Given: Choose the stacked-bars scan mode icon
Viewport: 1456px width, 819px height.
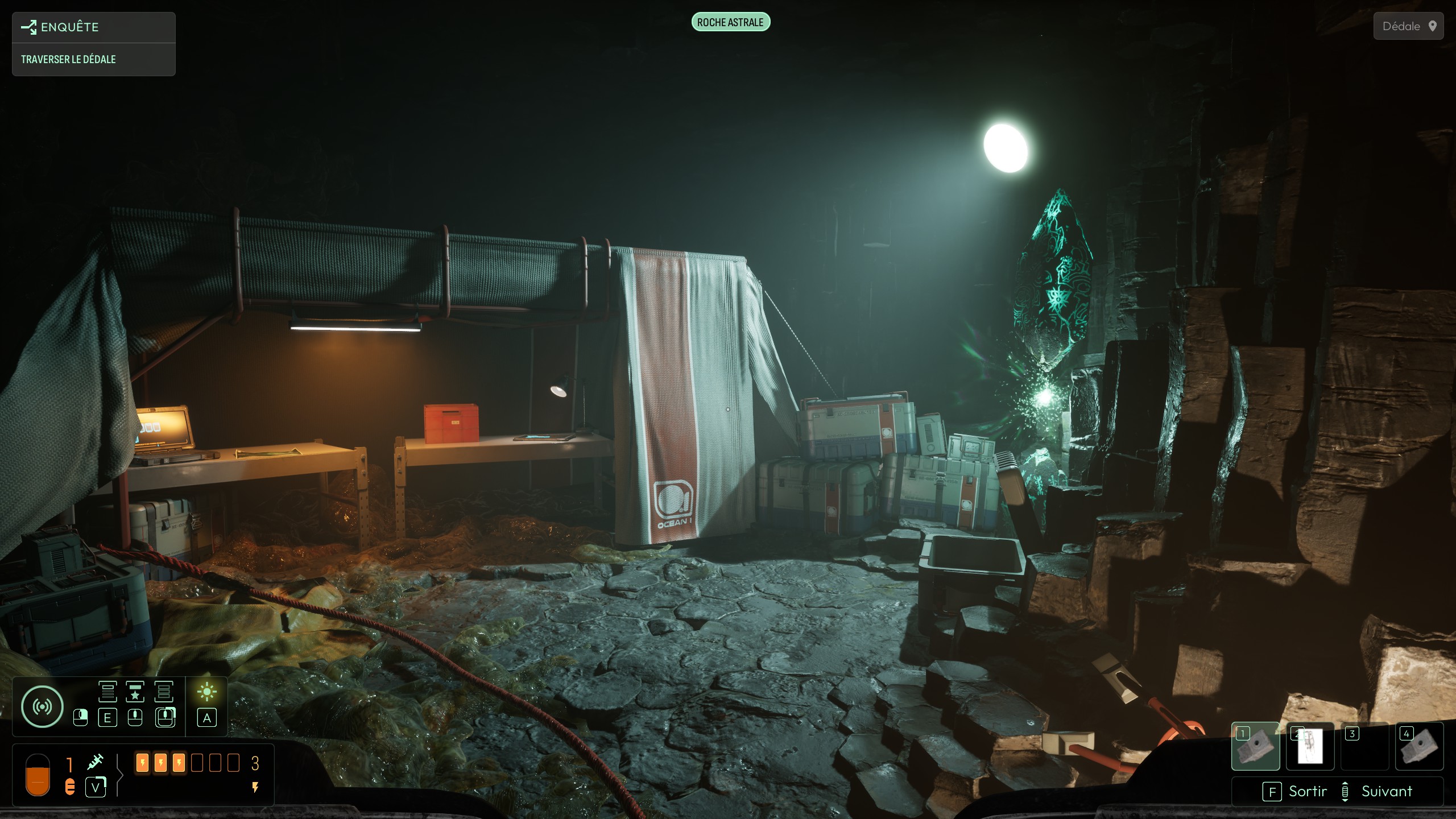Looking at the screenshot, I should pos(164,692).
